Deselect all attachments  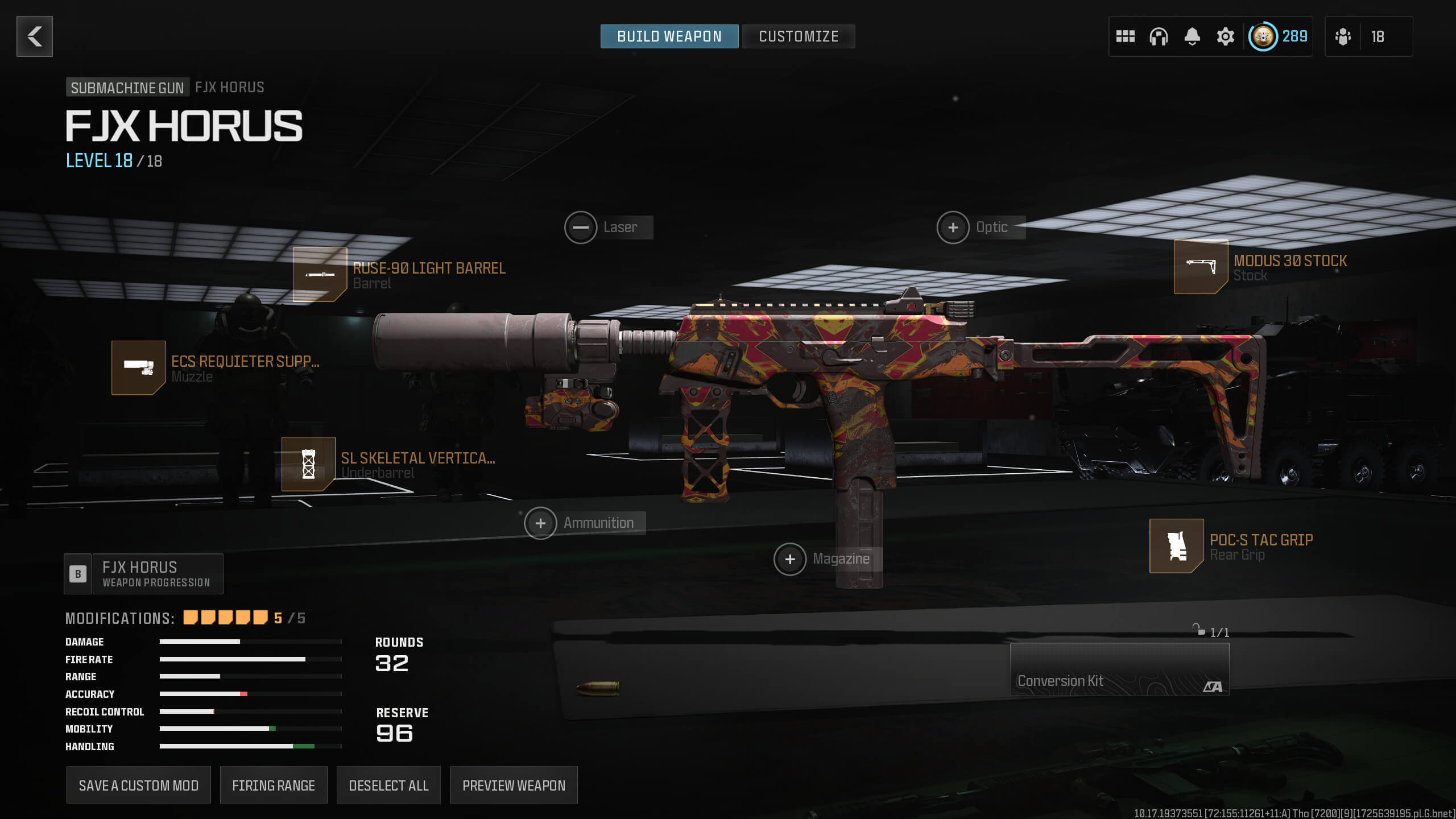coord(388,785)
